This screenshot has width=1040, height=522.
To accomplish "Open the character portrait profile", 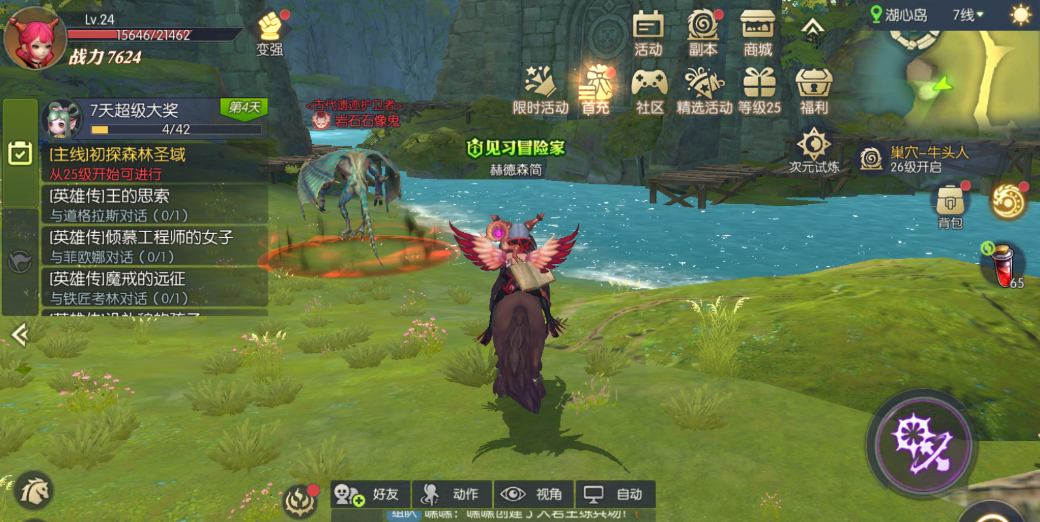I will 34,37.
